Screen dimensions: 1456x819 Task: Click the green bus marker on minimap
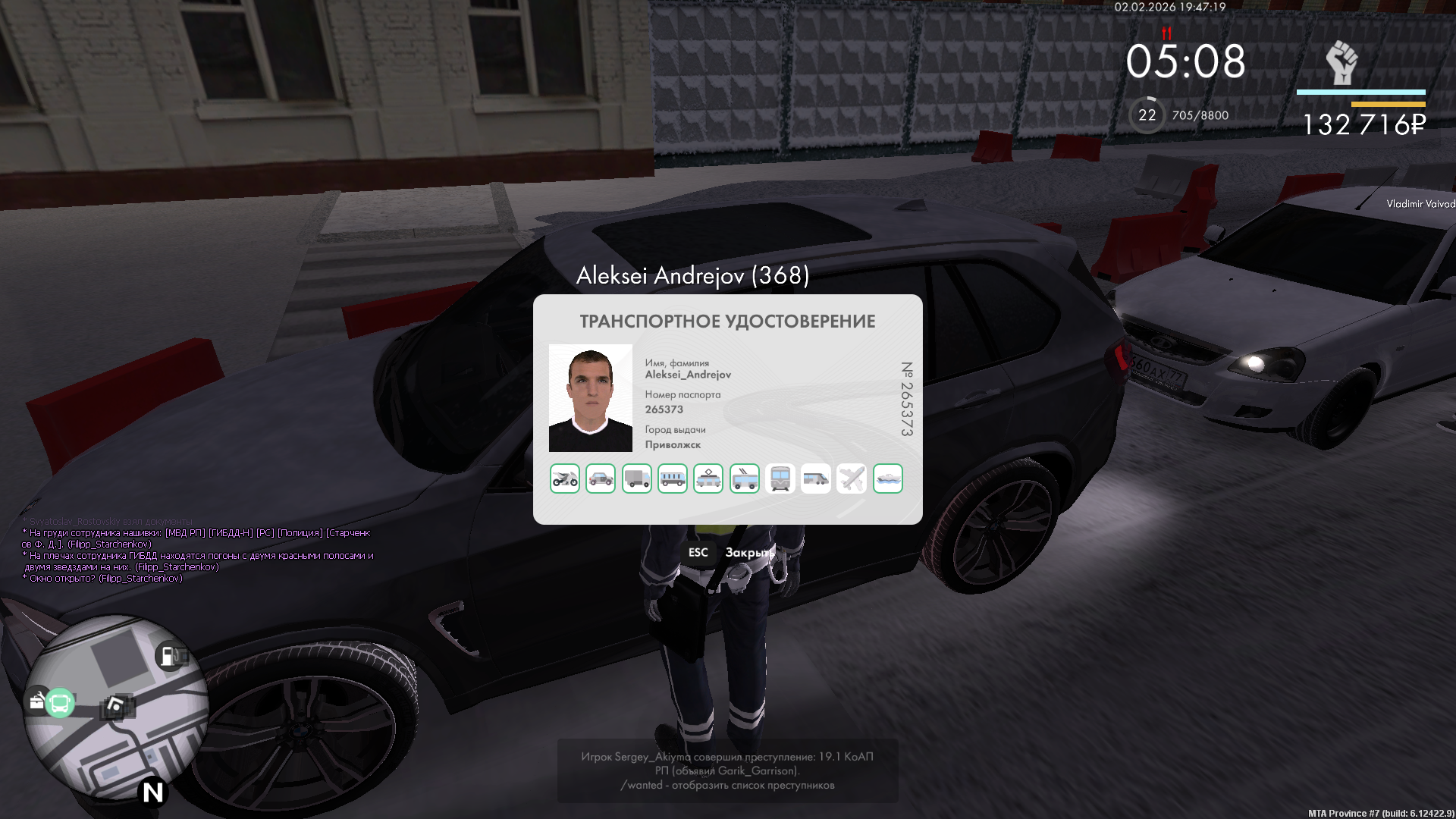(x=60, y=704)
